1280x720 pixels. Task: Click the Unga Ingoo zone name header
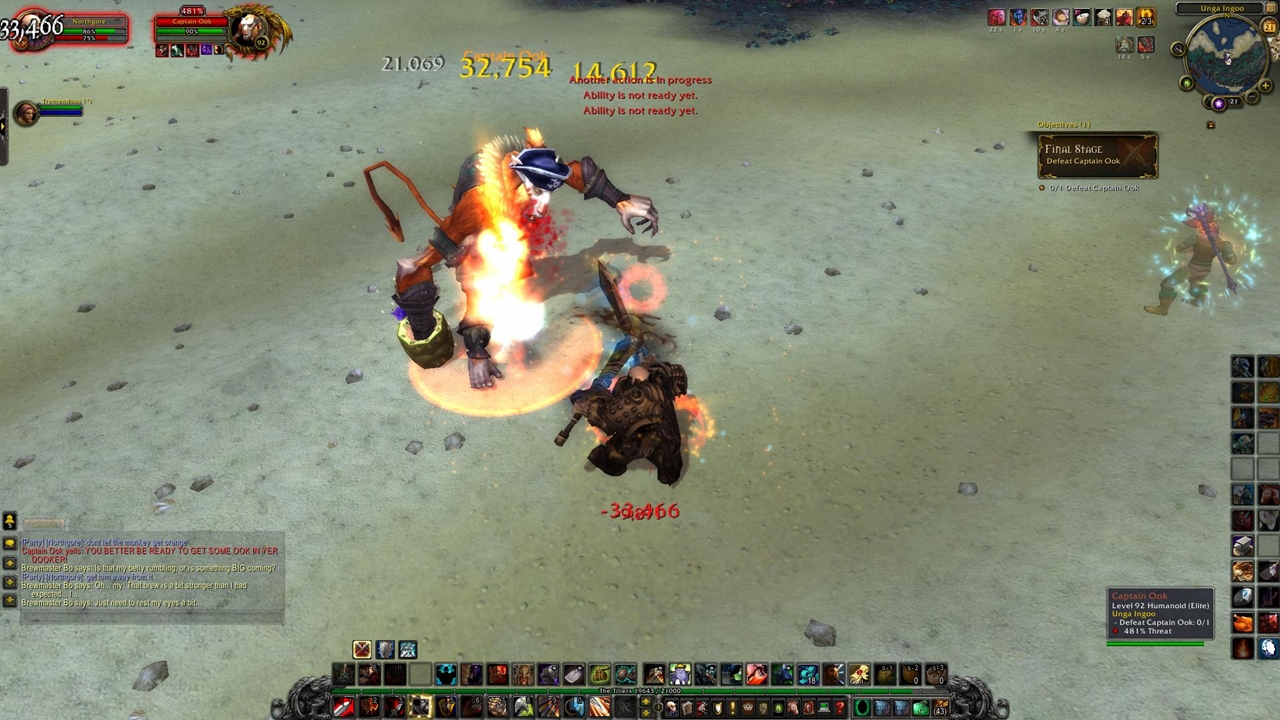click(x=1222, y=9)
